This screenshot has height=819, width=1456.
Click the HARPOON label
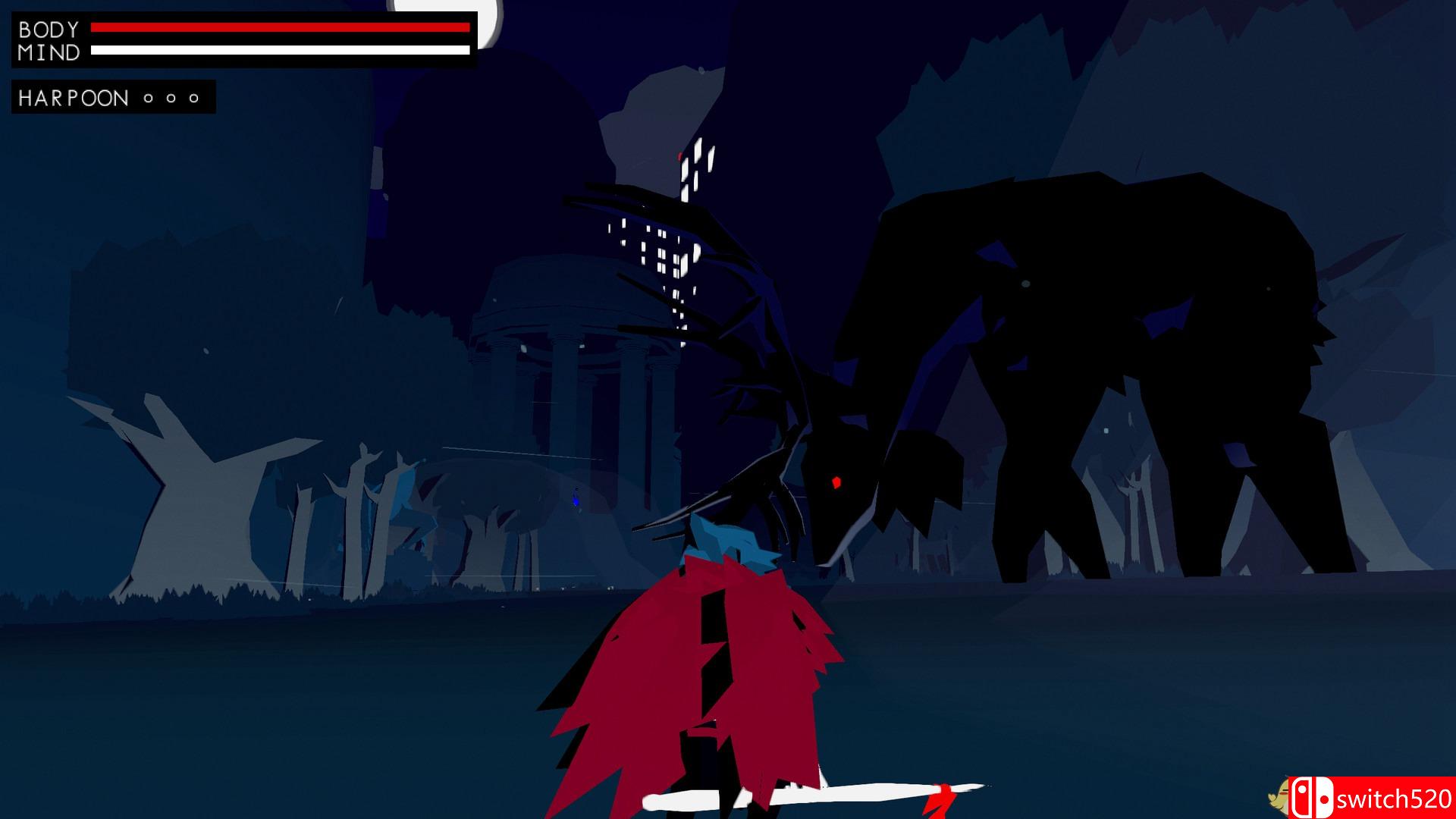tap(72, 96)
